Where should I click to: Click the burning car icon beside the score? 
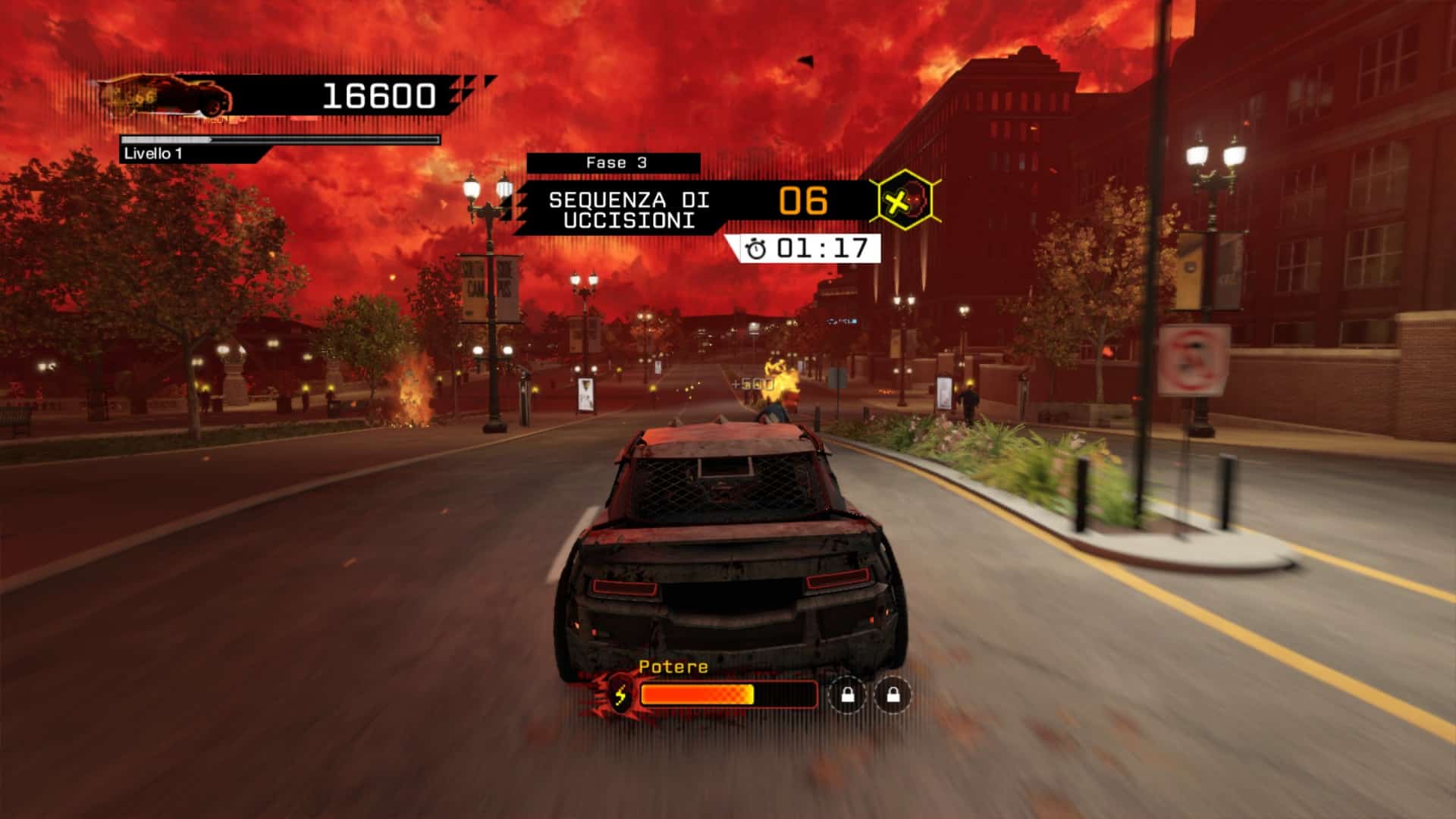(168, 97)
